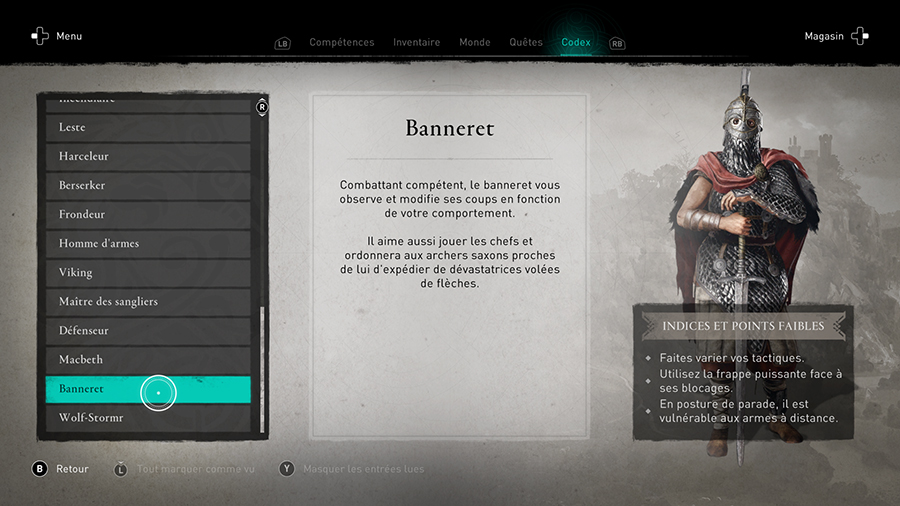View the Macbeth codex entry
Screen dimensions: 900x506
click(148, 360)
